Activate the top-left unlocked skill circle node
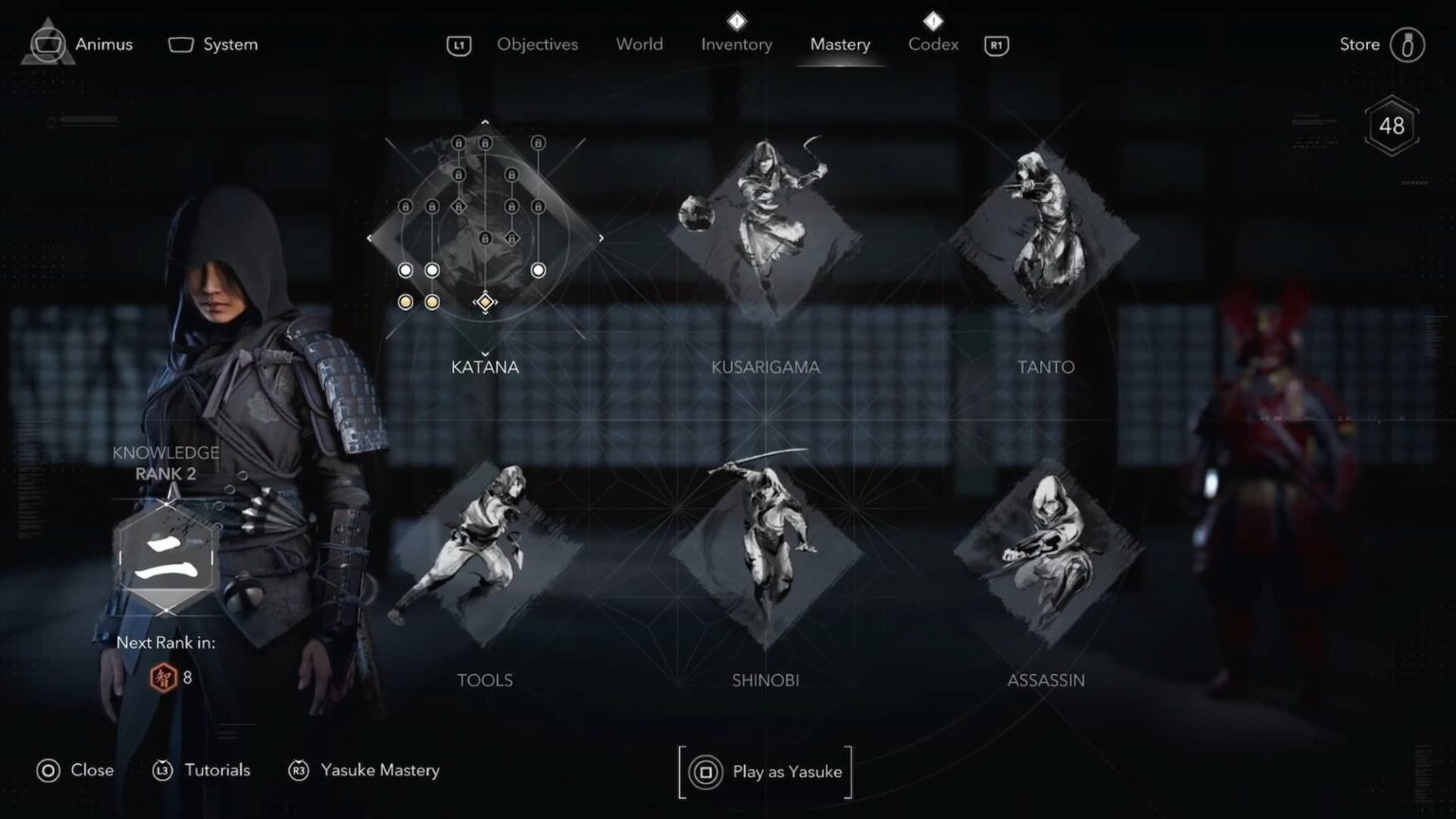The image size is (1456, 819). pyautogui.click(x=405, y=269)
